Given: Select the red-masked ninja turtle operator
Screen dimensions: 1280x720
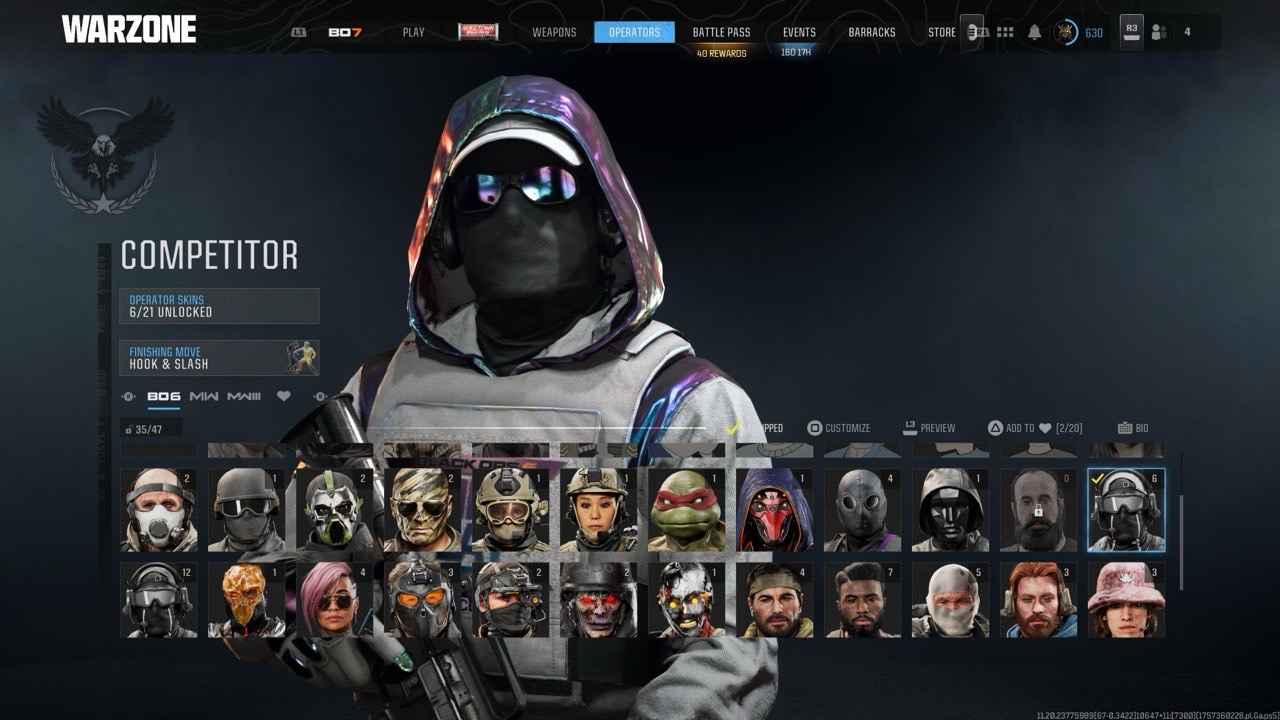Looking at the screenshot, I should coord(686,510).
